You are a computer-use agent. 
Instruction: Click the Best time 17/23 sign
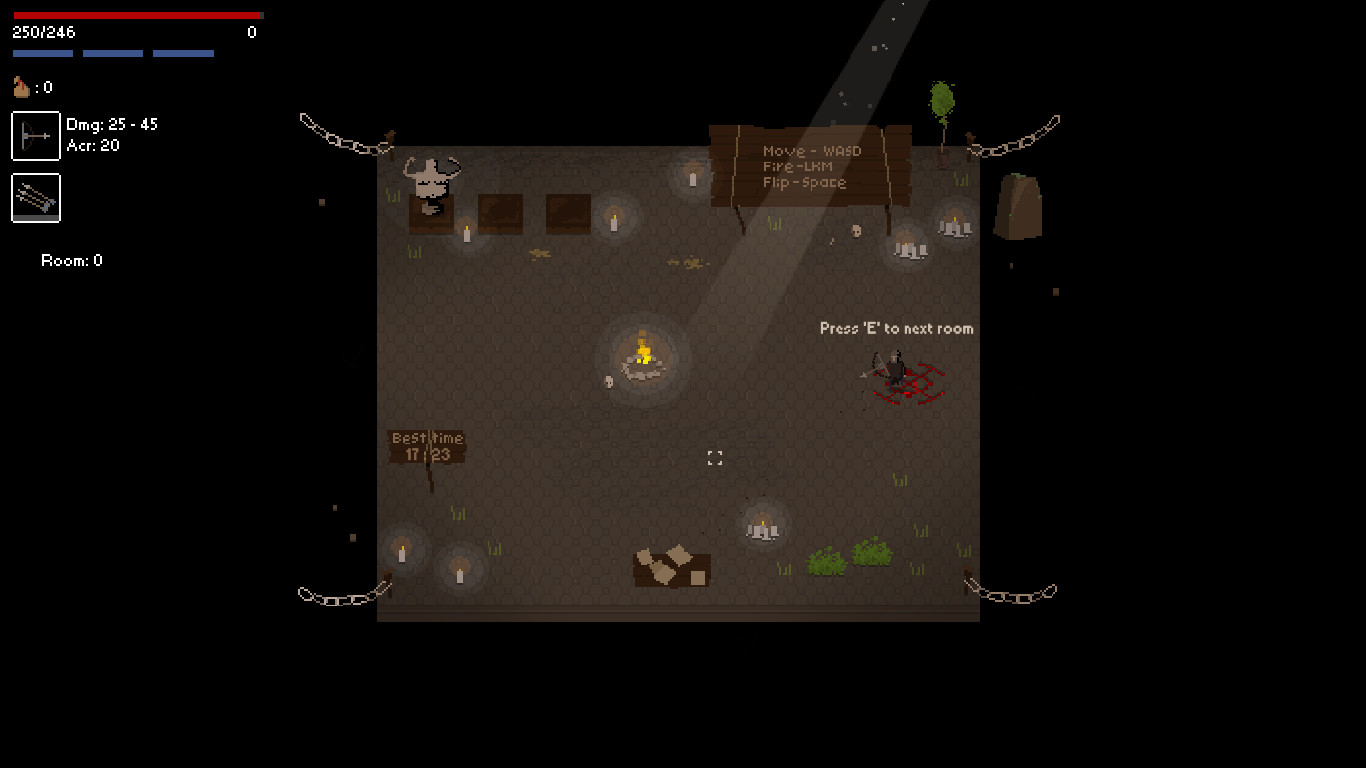tap(427, 445)
